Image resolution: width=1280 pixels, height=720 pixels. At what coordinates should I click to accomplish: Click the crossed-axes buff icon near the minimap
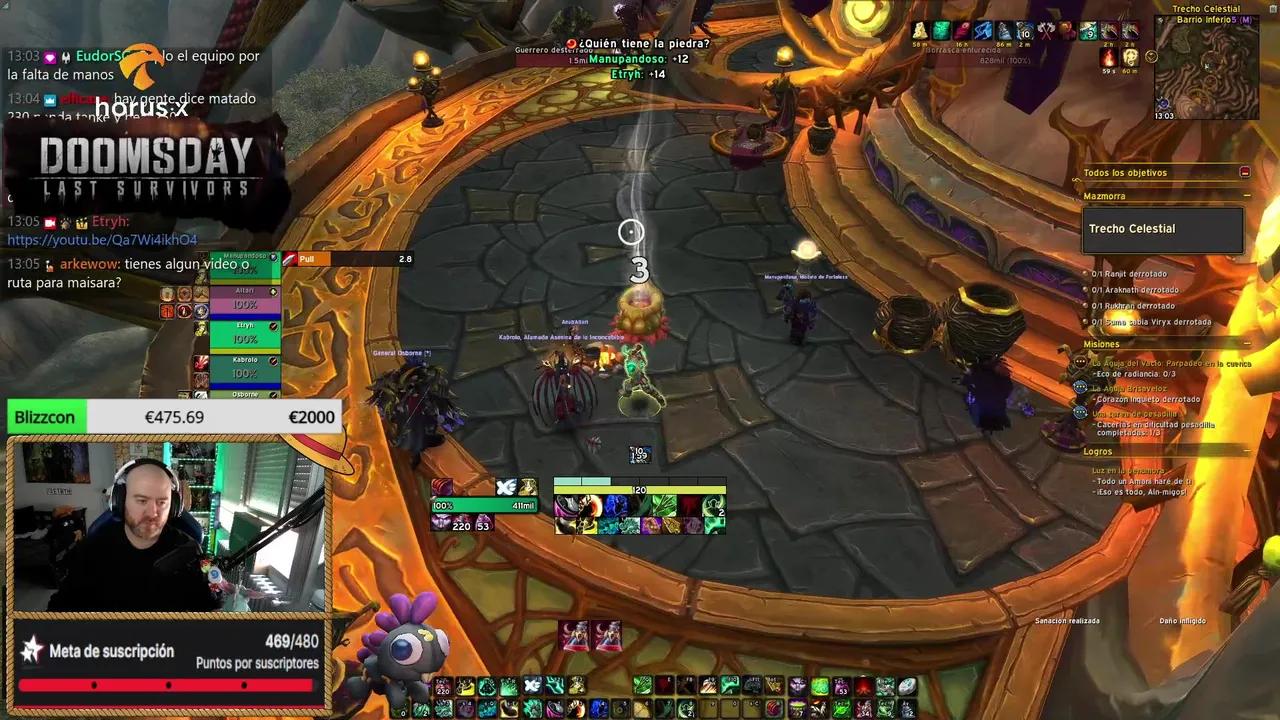tap(1045, 29)
